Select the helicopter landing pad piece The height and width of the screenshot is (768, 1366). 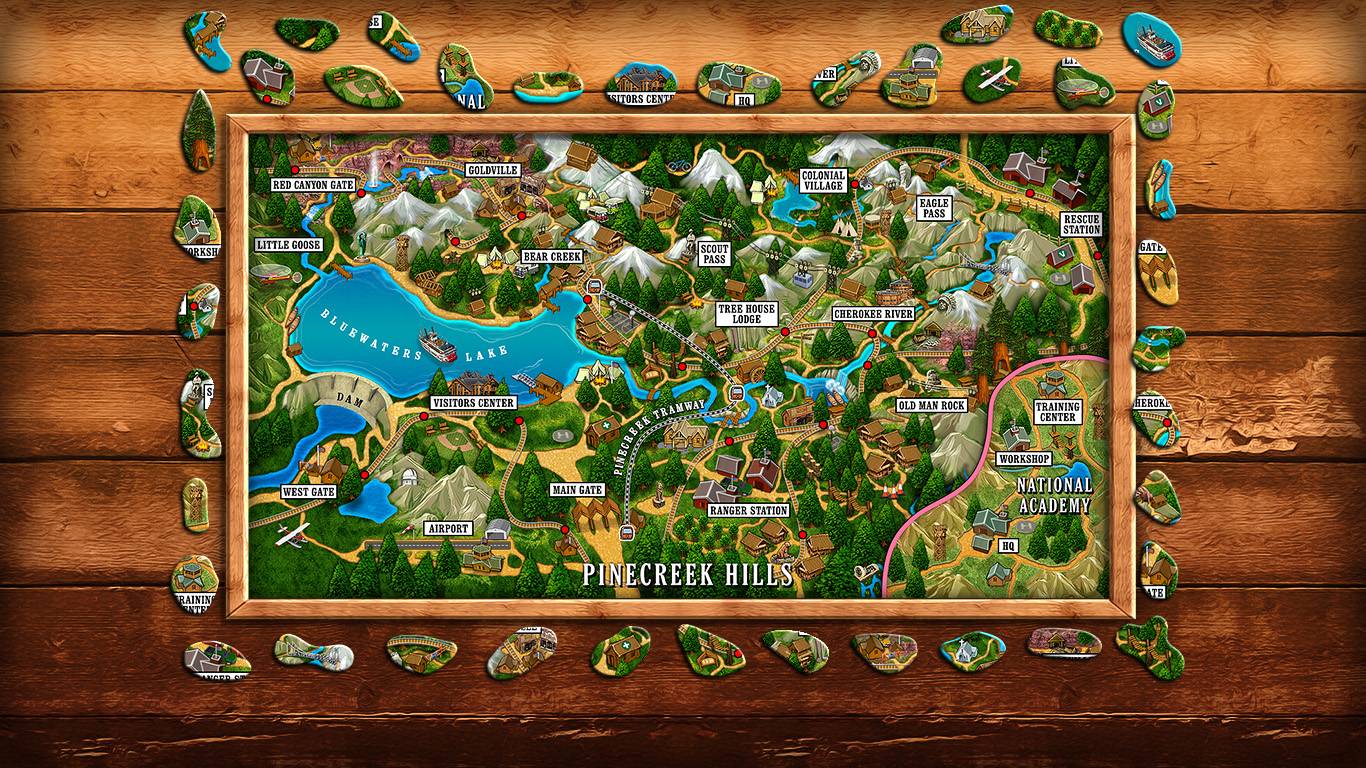[1084, 85]
